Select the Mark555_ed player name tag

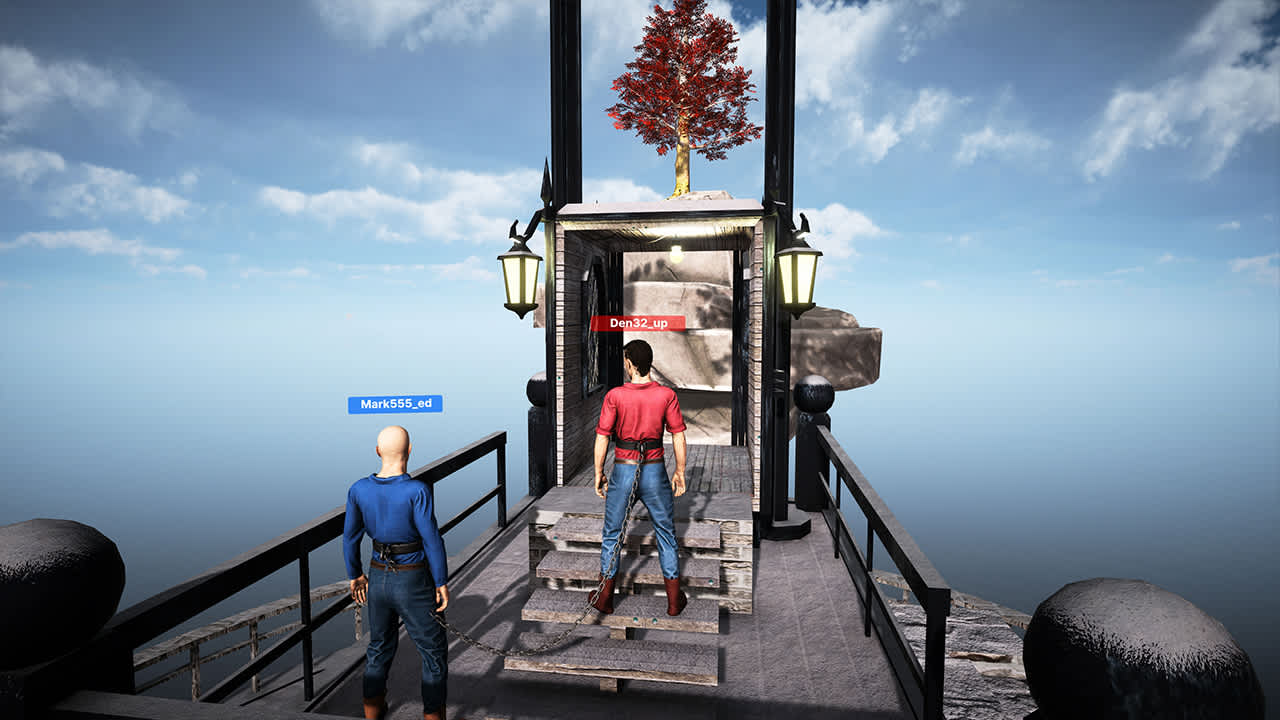coord(395,404)
